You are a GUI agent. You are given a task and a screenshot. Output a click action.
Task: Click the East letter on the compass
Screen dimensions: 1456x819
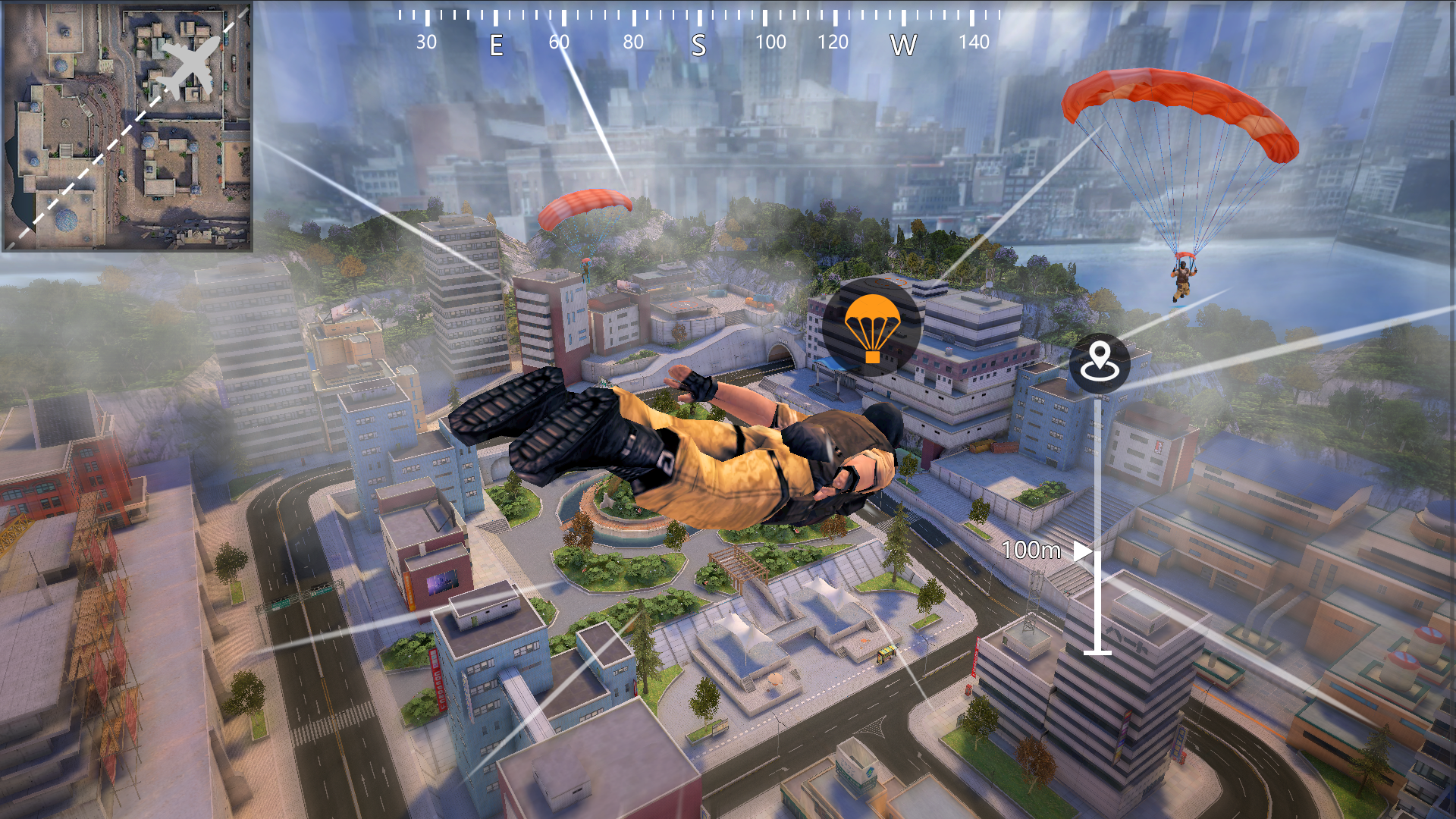[x=497, y=45]
